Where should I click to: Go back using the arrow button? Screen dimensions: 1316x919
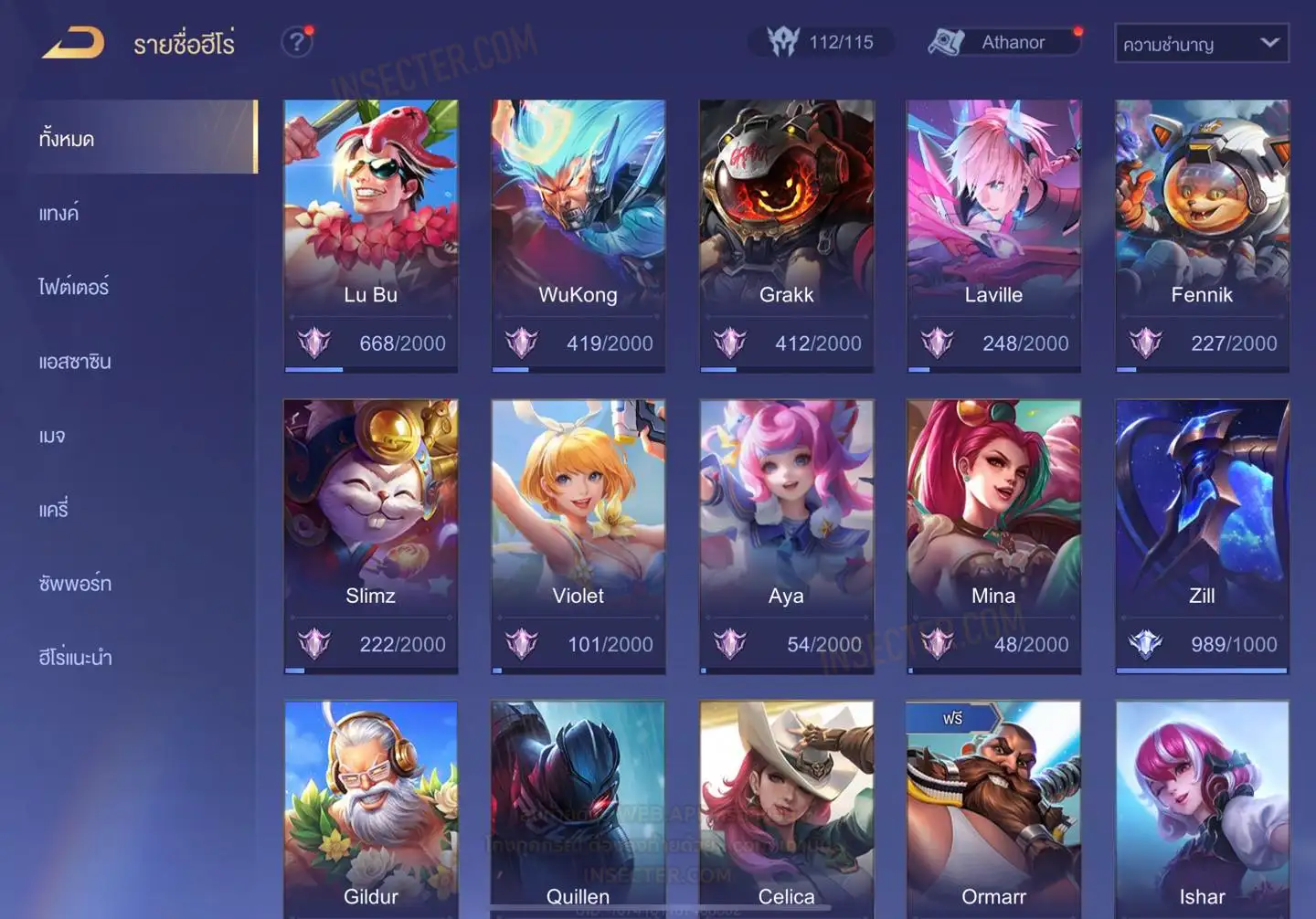(x=73, y=42)
